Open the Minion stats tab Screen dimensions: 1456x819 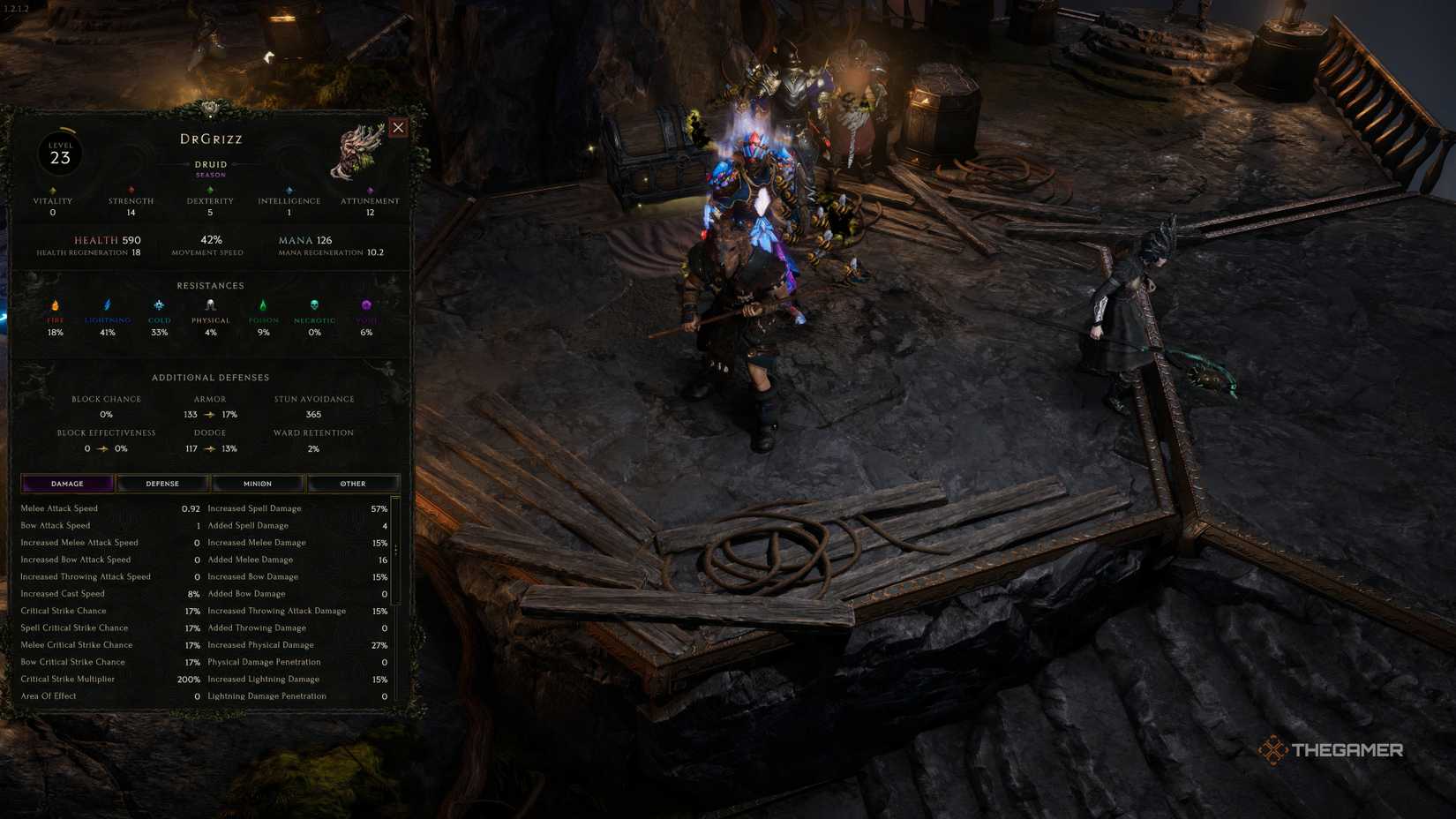pyautogui.click(x=258, y=483)
